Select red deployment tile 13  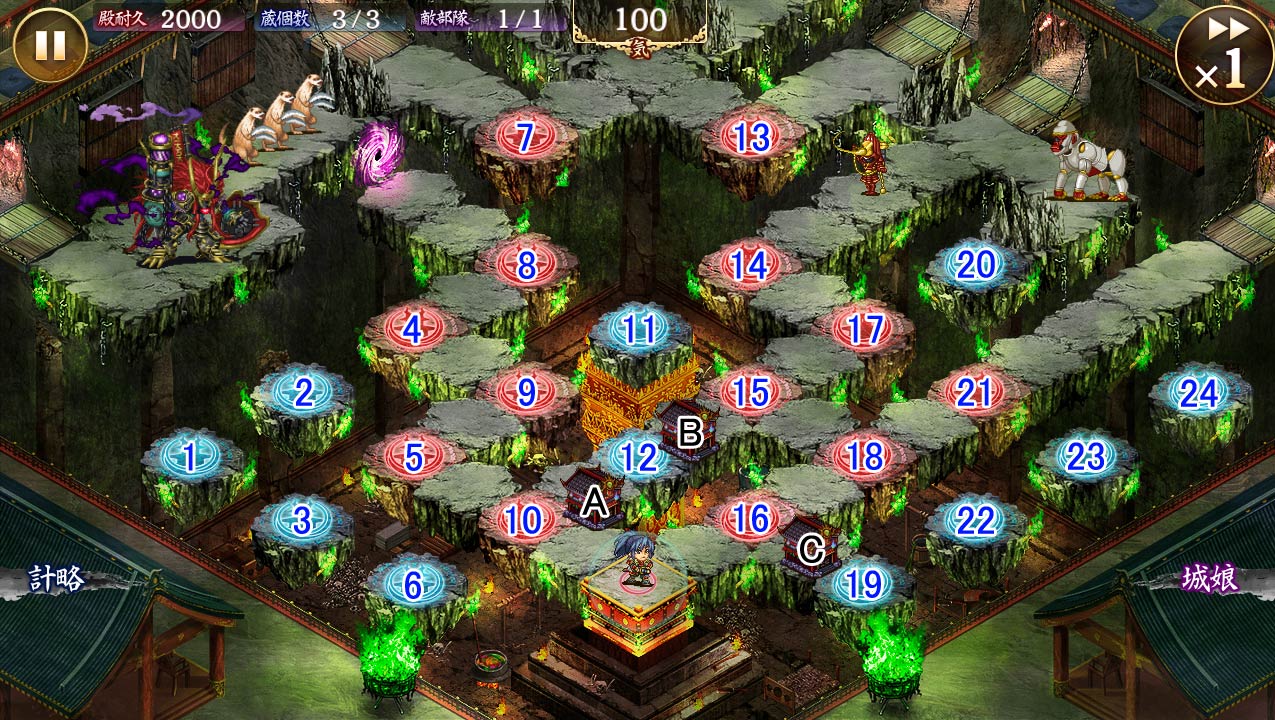tap(751, 137)
